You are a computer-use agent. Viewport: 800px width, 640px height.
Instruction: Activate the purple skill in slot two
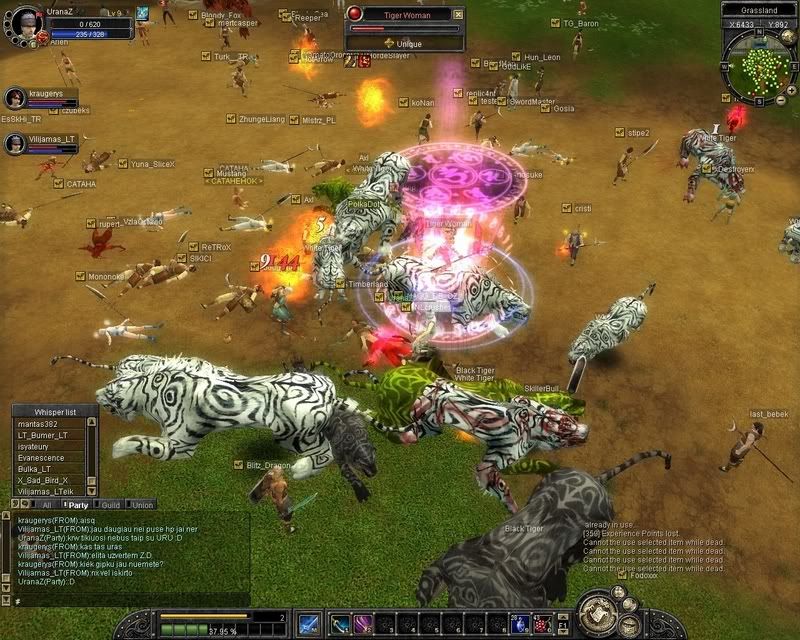tap(364, 623)
